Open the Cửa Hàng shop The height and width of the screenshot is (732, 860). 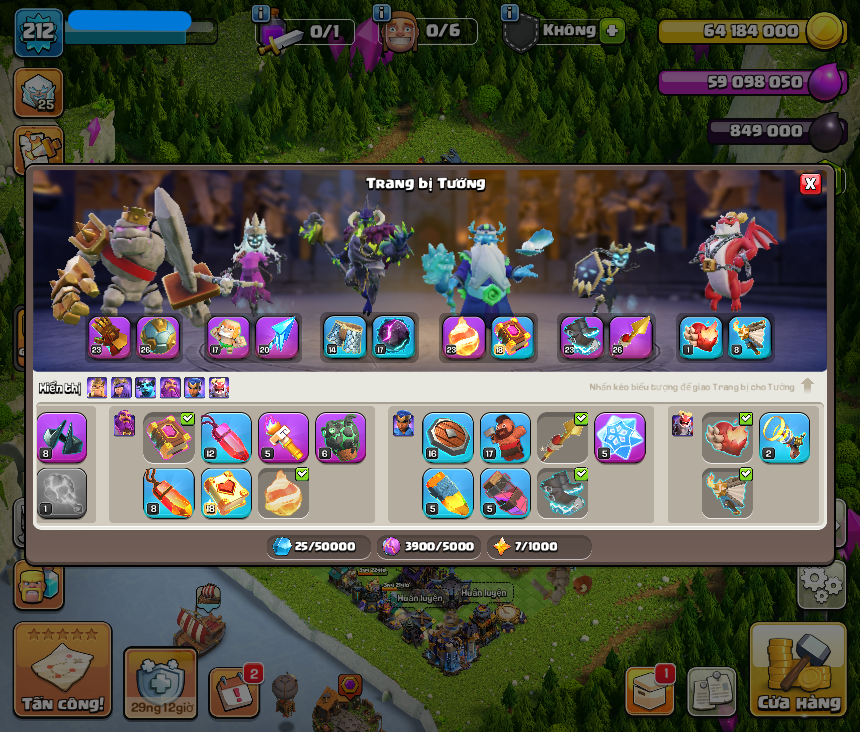pos(797,670)
